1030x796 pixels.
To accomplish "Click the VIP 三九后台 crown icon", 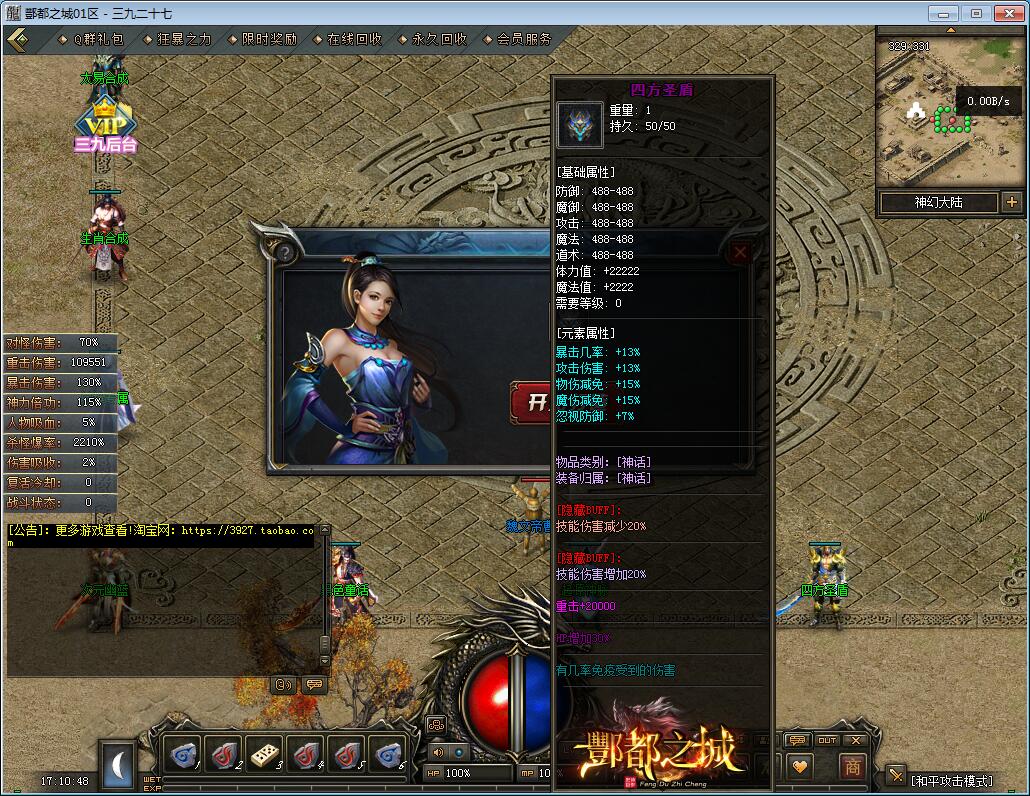I will coord(105,123).
